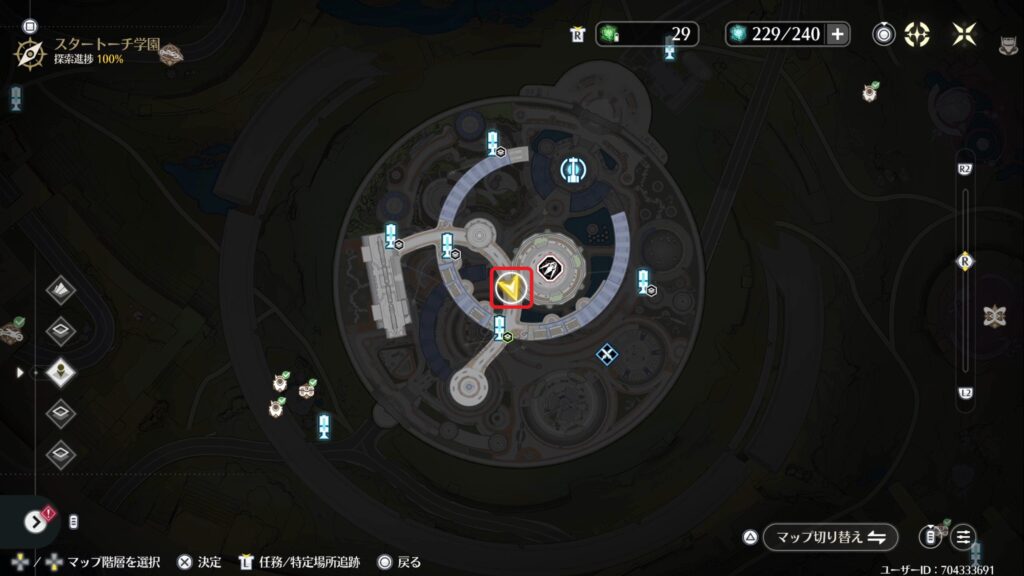This screenshot has height=576, width=1024.
Task: Add more Waveplates with the plus button
Action: pyautogui.click(x=838, y=35)
